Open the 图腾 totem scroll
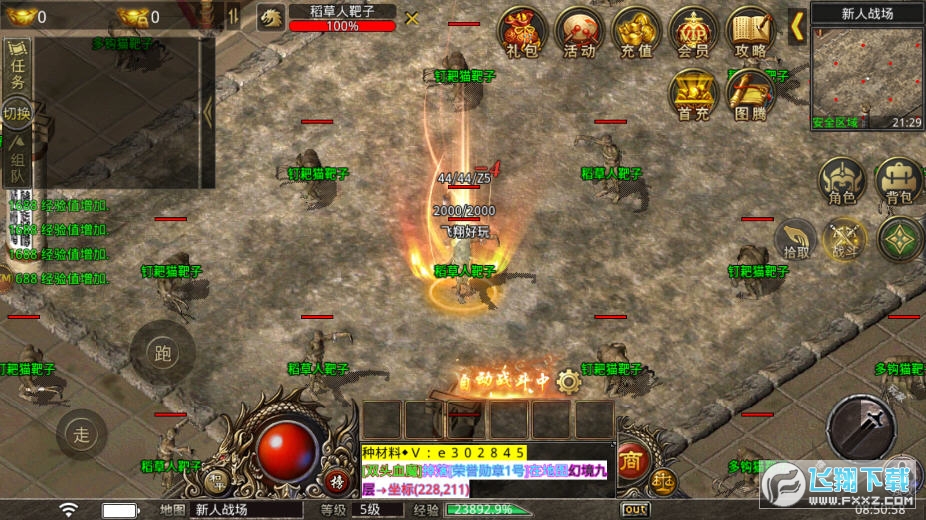This screenshot has width=926, height=520. point(750,96)
